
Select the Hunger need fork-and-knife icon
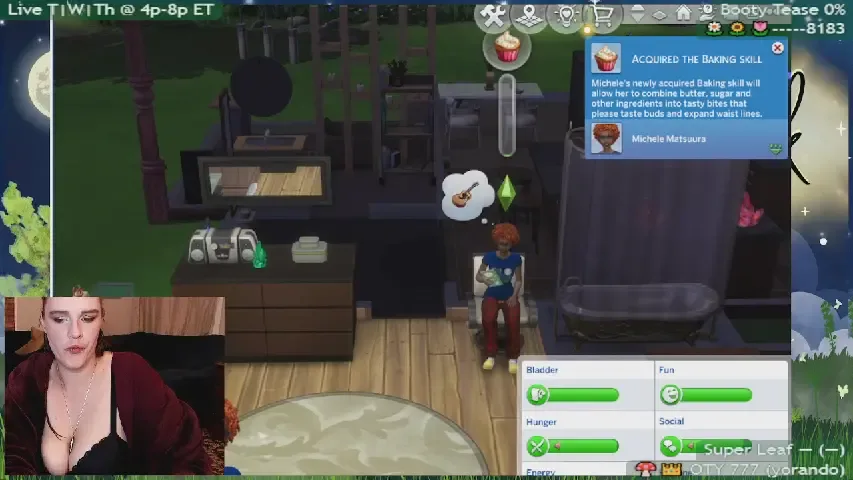[538, 446]
